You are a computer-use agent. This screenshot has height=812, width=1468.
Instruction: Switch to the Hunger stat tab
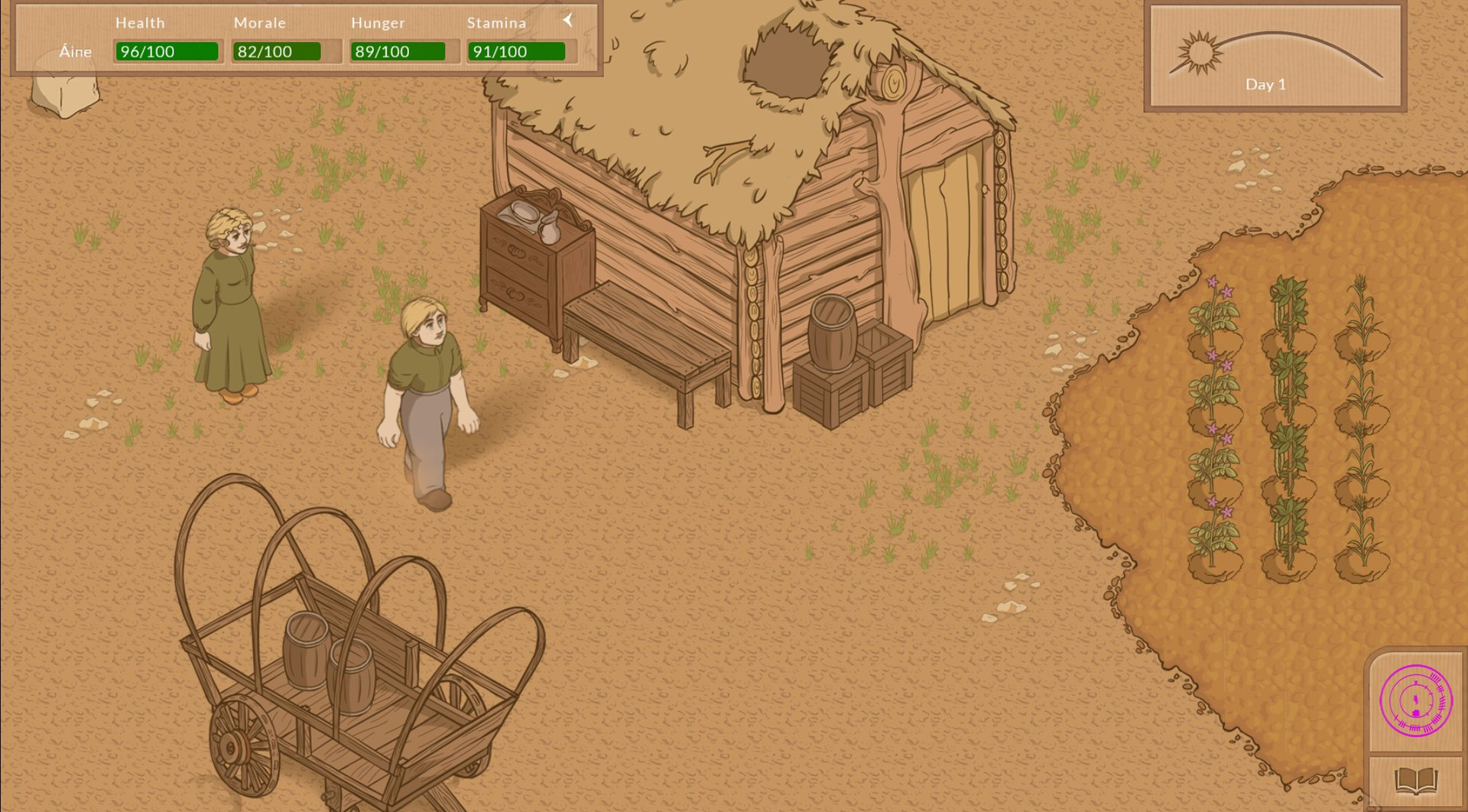point(378,22)
